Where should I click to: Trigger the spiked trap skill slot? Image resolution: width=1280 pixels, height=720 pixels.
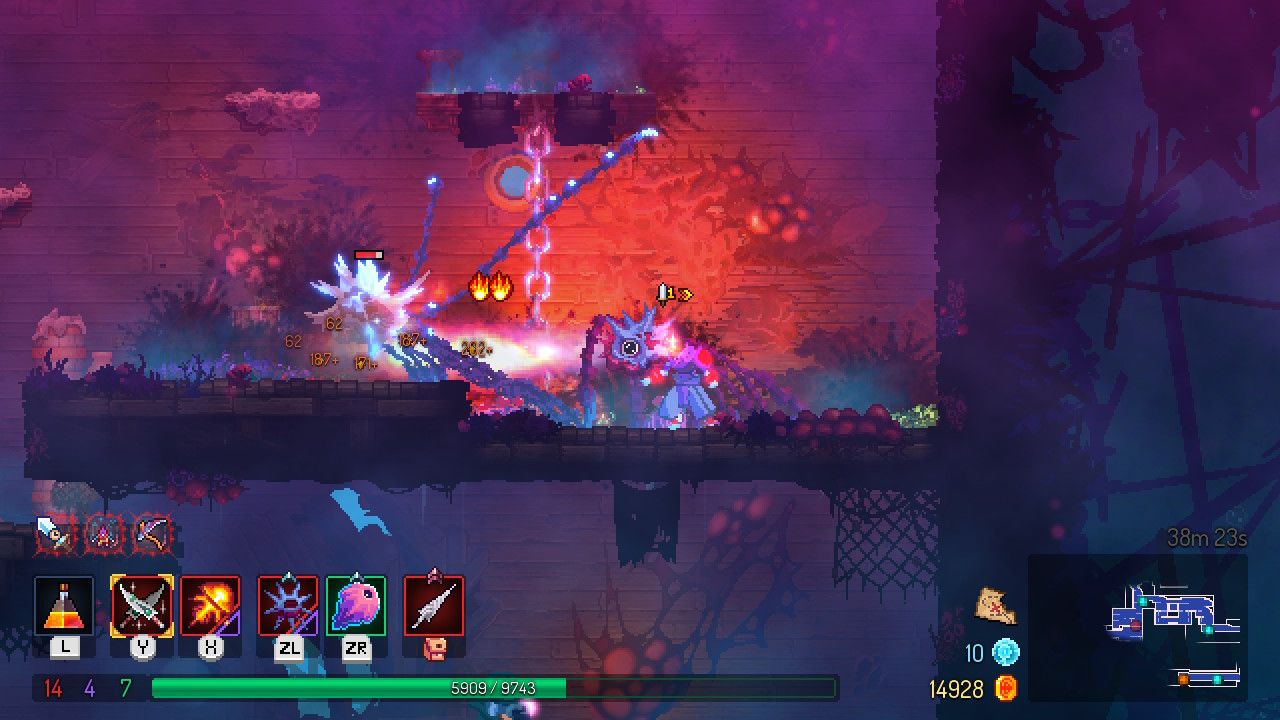[288, 605]
